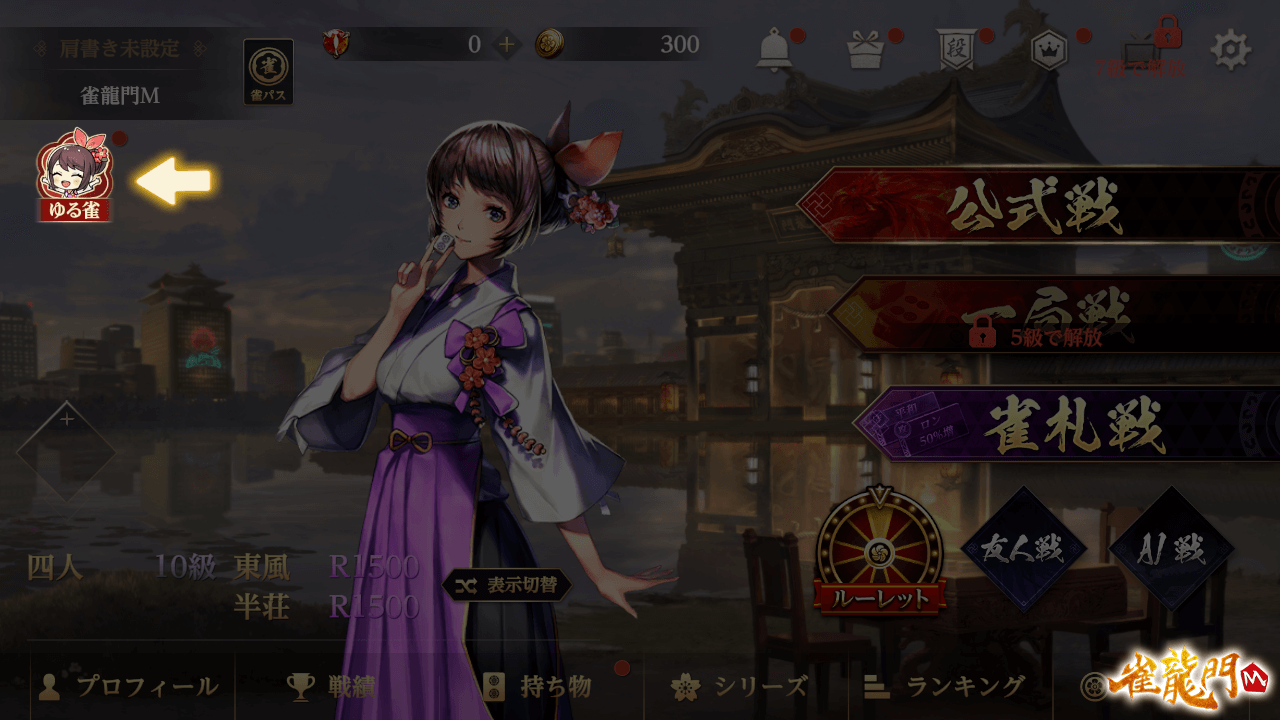This screenshot has width=1280, height=720.
Task: Open the 雀パス pass button
Action: (x=268, y=71)
